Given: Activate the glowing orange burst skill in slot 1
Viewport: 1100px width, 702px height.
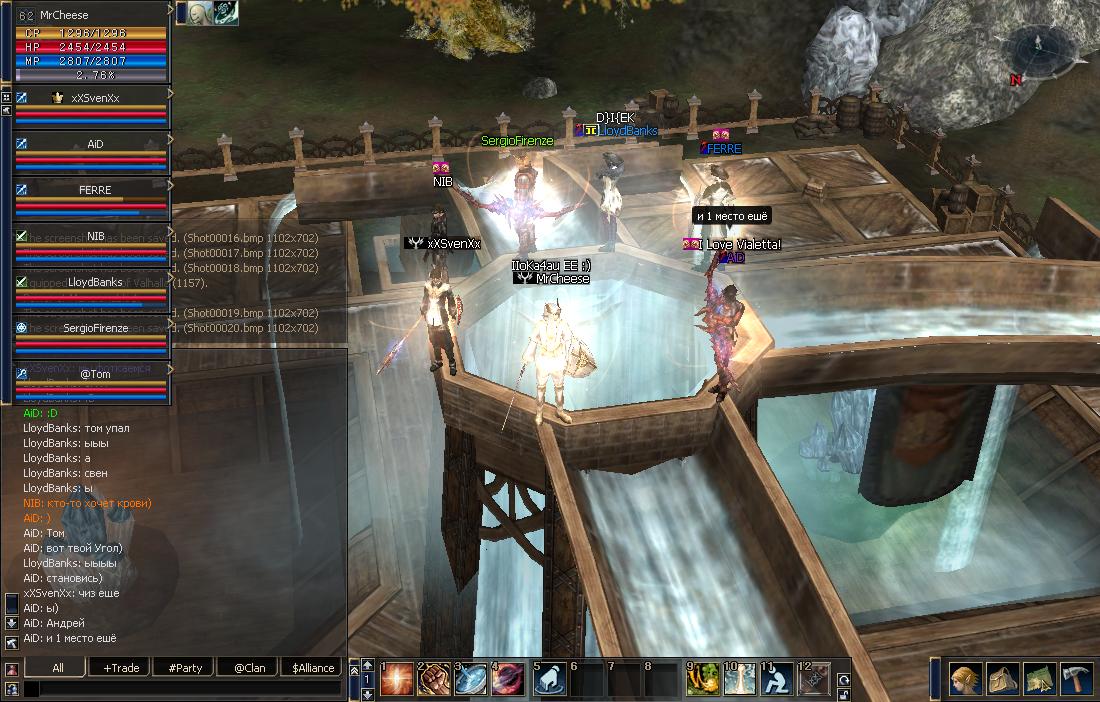Looking at the screenshot, I should click(396, 679).
